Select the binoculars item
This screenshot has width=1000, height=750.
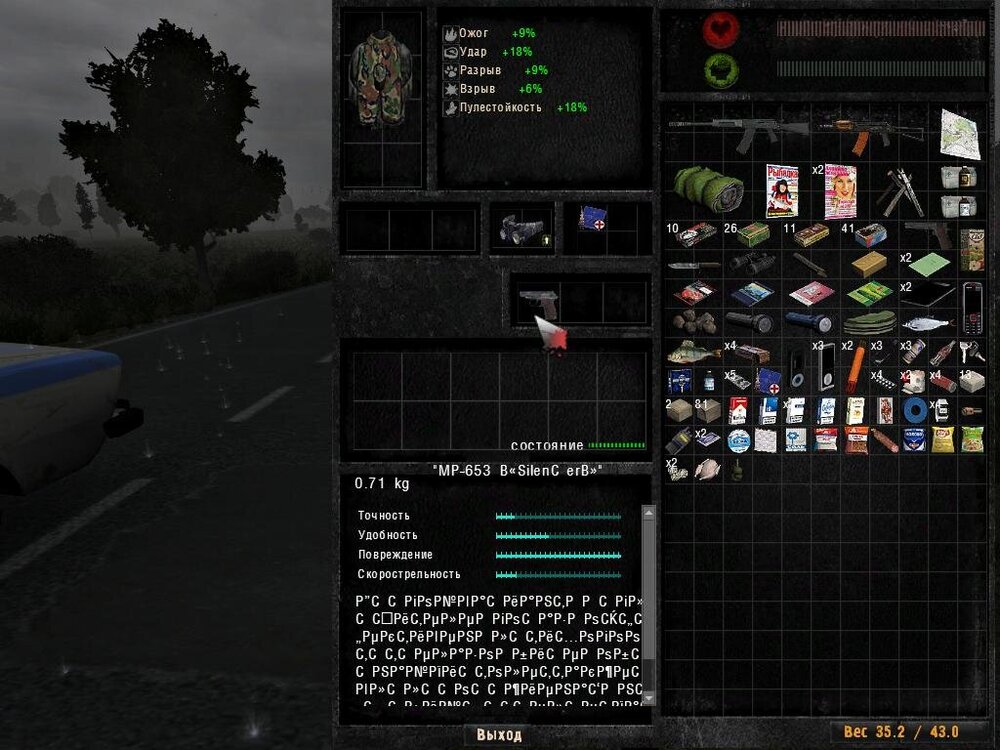tap(752, 264)
